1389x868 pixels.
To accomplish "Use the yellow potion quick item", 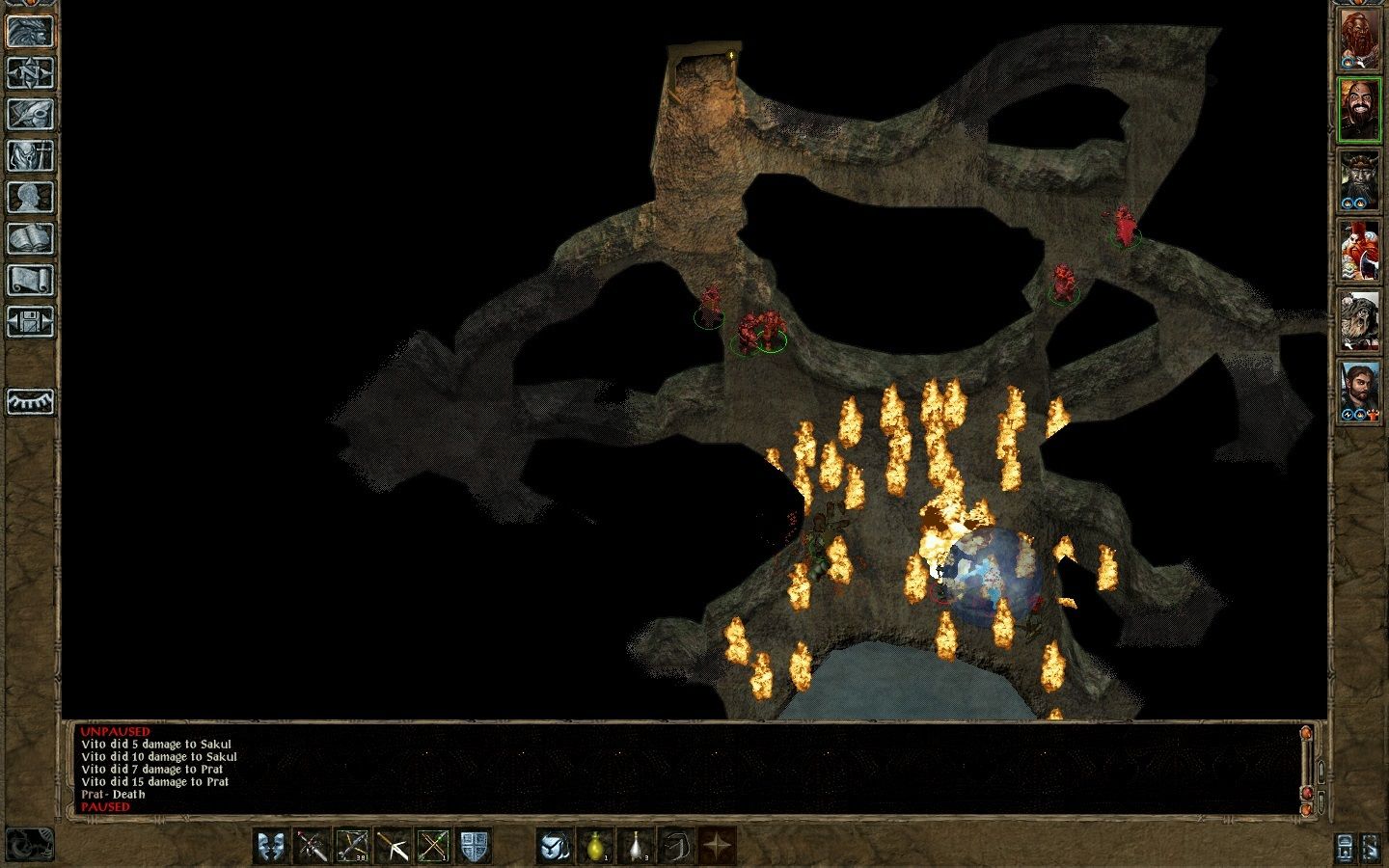I will coord(595,846).
